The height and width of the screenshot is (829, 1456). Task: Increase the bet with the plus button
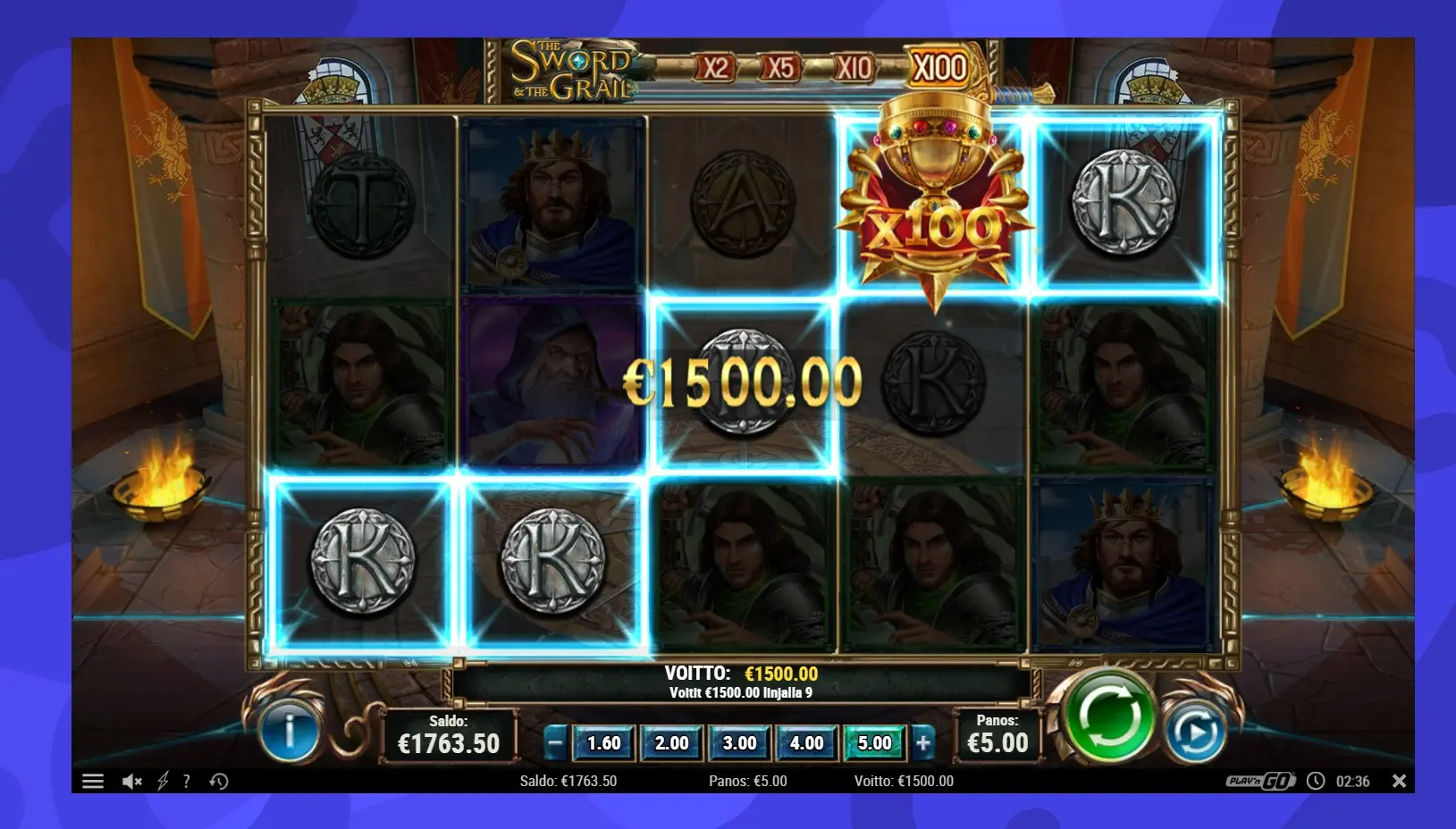[x=923, y=742]
